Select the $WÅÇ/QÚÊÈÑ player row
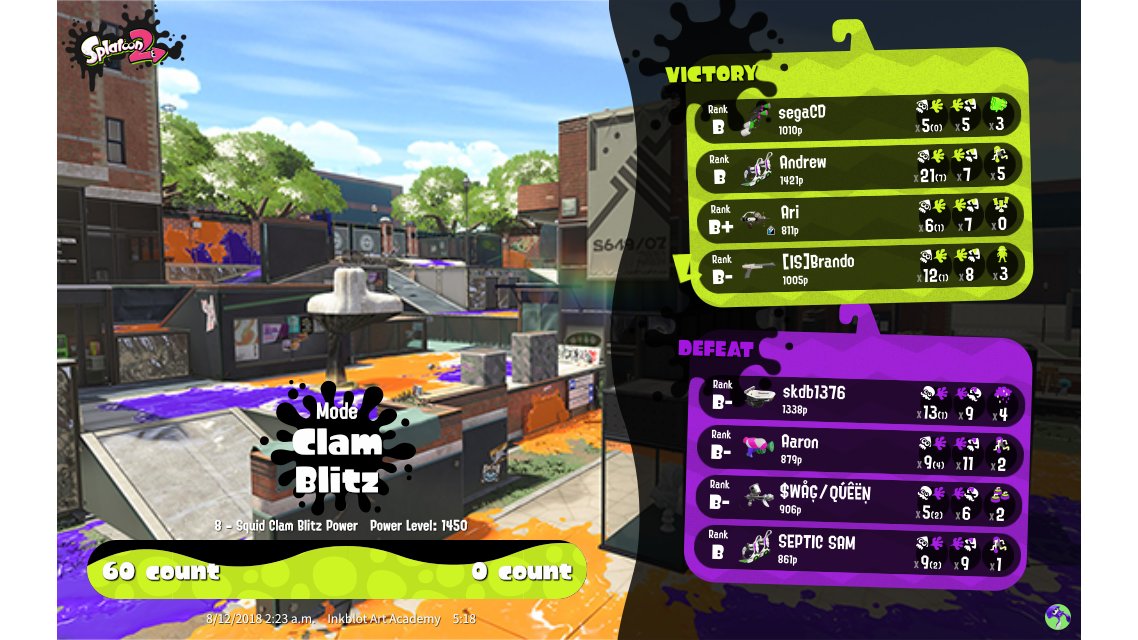 pos(858,500)
